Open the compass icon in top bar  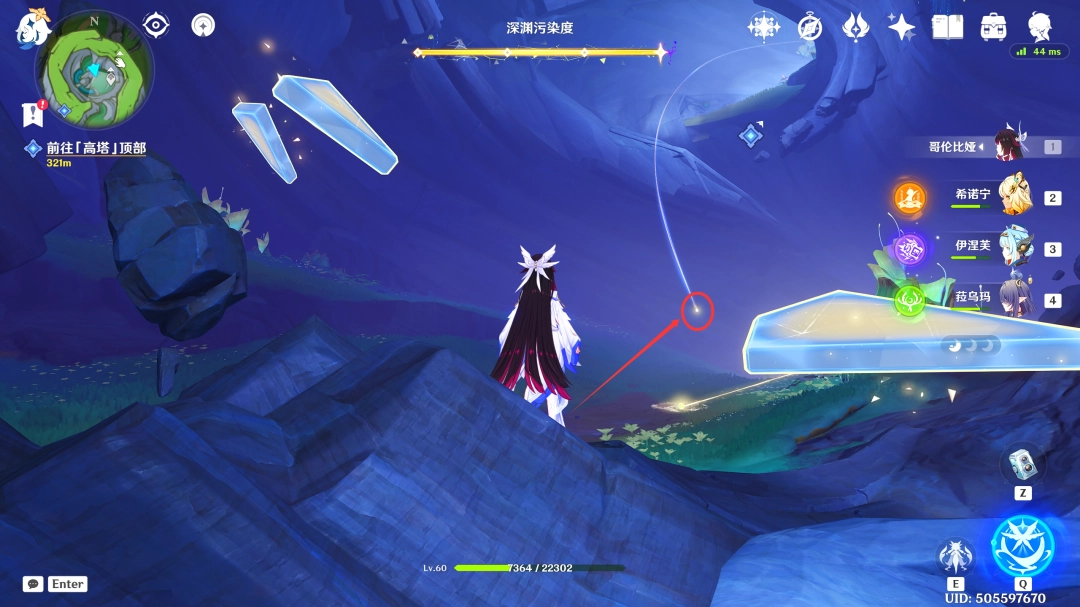[809, 27]
